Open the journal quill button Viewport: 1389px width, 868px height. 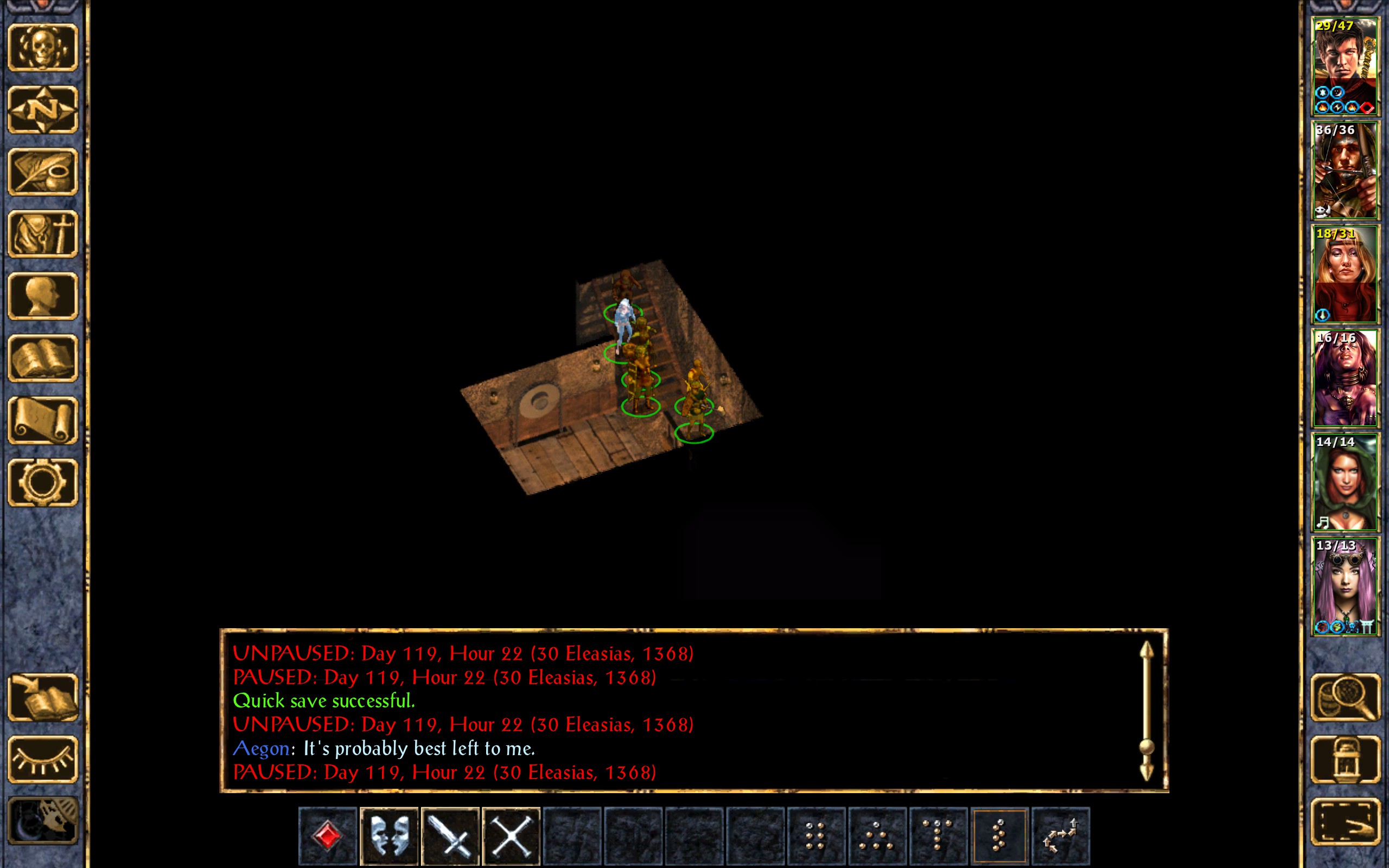(43, 171)
